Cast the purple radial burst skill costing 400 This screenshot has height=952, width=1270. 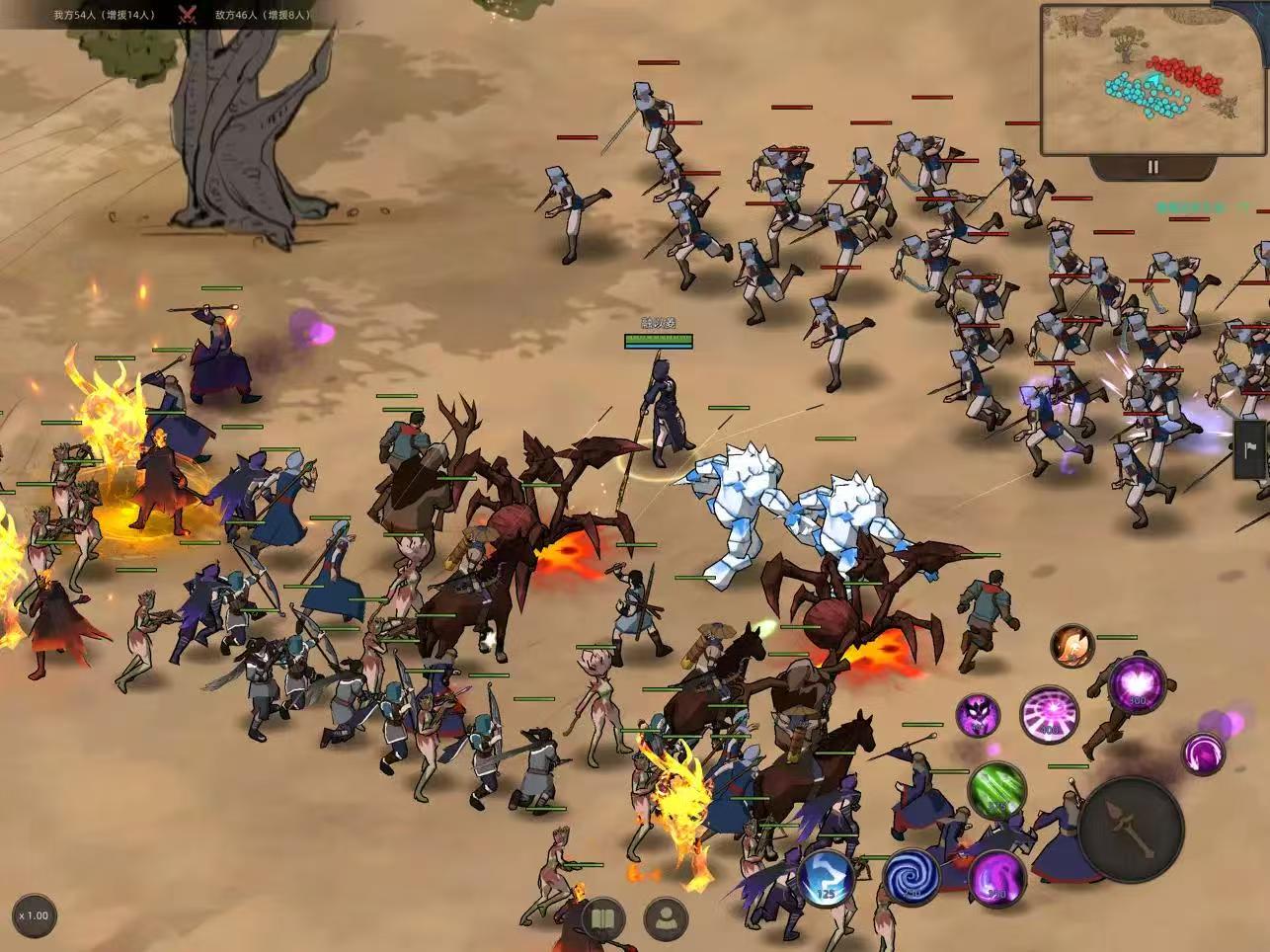tap(1048, 714)
